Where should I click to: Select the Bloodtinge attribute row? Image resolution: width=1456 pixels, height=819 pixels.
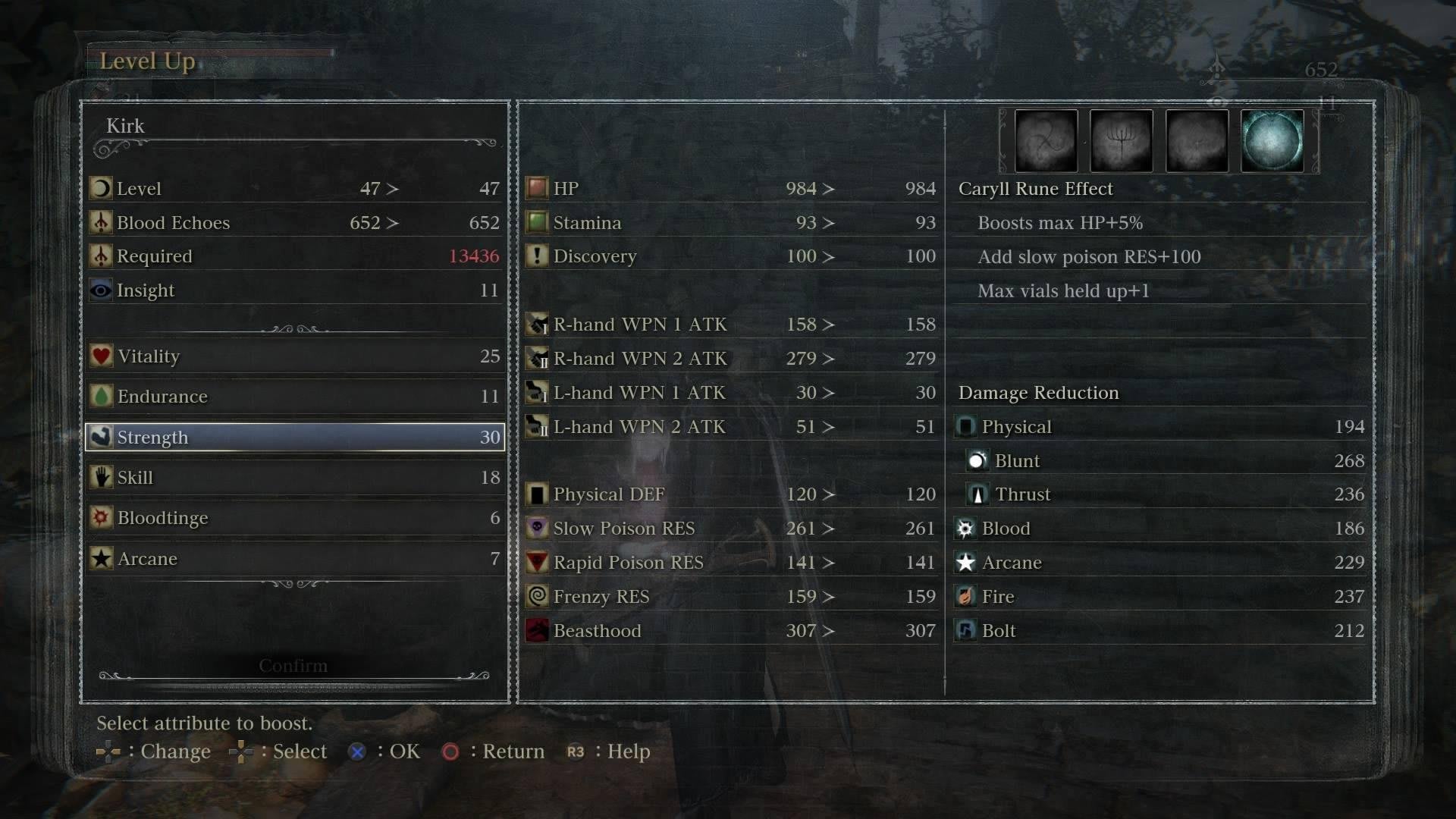[294, 518]
